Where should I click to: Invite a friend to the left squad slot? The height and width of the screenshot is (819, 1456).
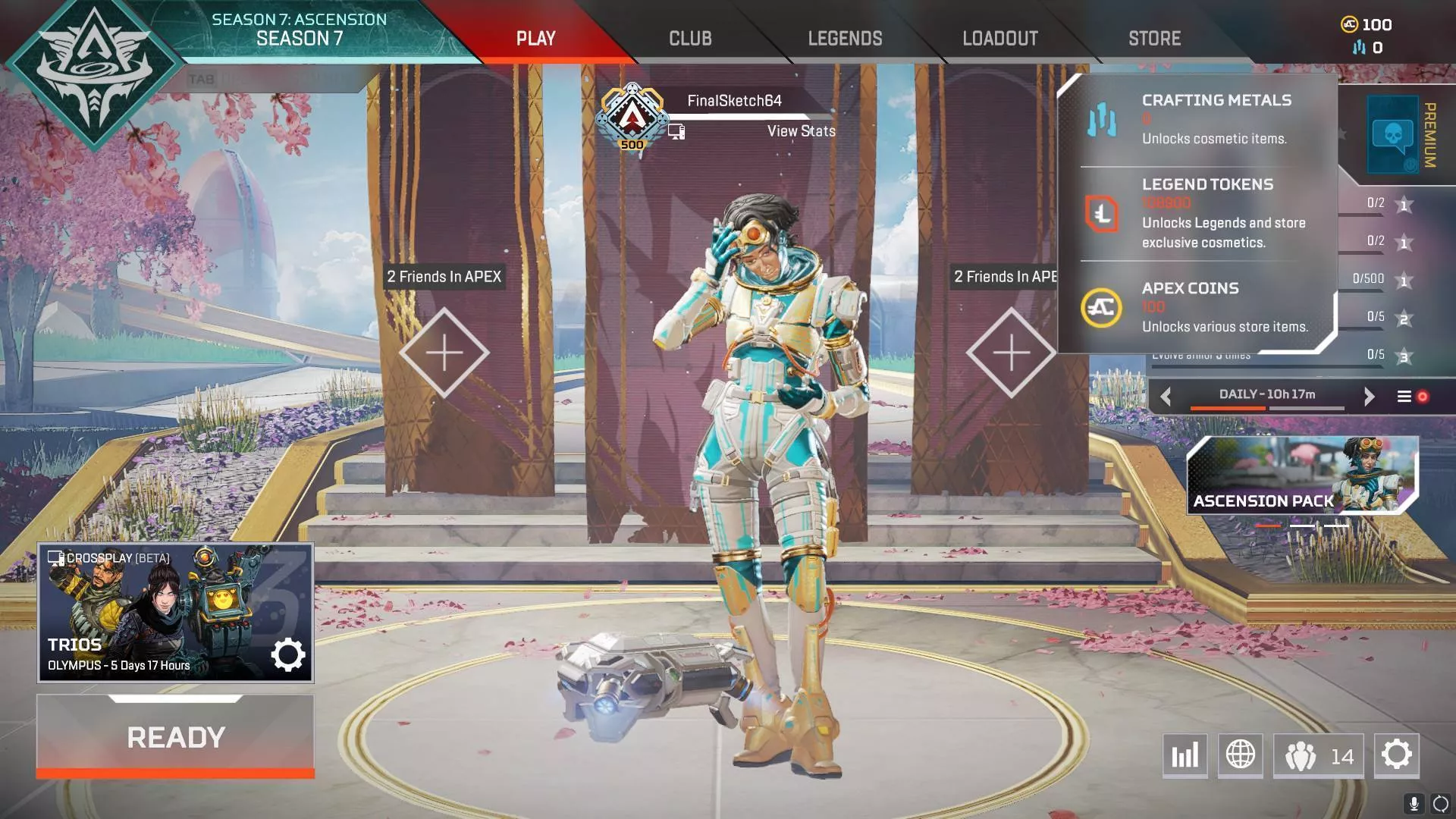444,353
